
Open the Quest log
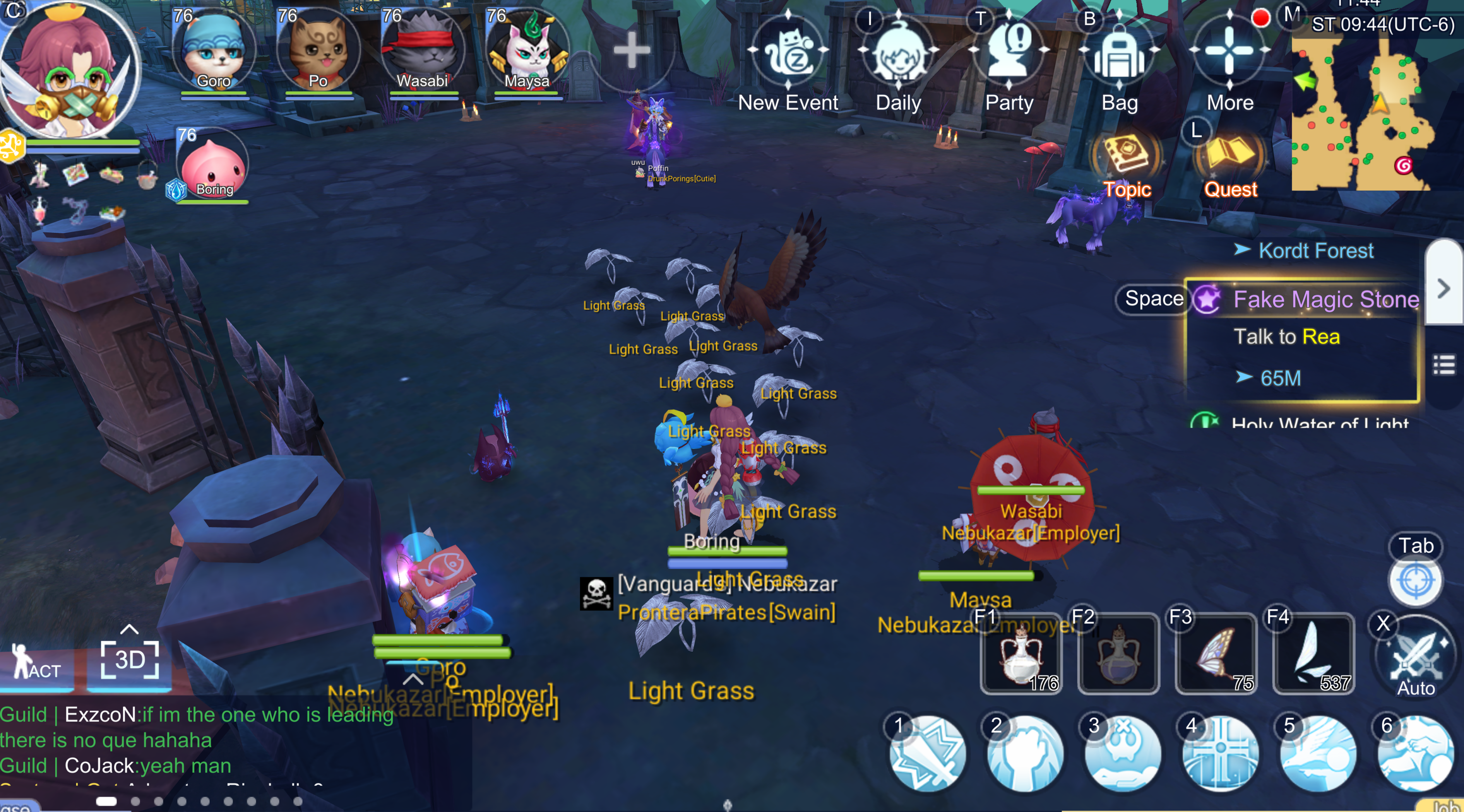pos(1230,156)
